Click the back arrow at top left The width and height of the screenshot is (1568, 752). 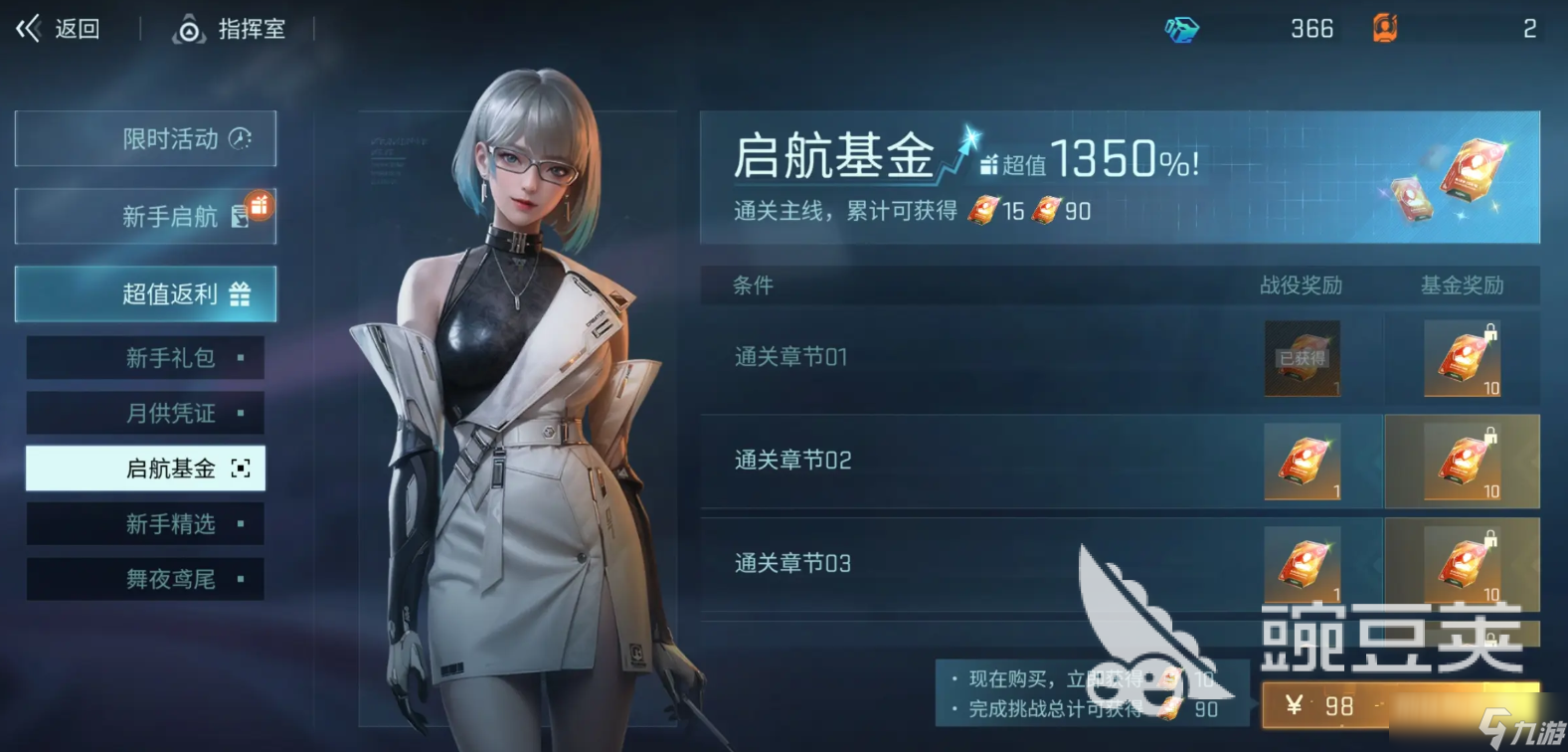[27, 29]
